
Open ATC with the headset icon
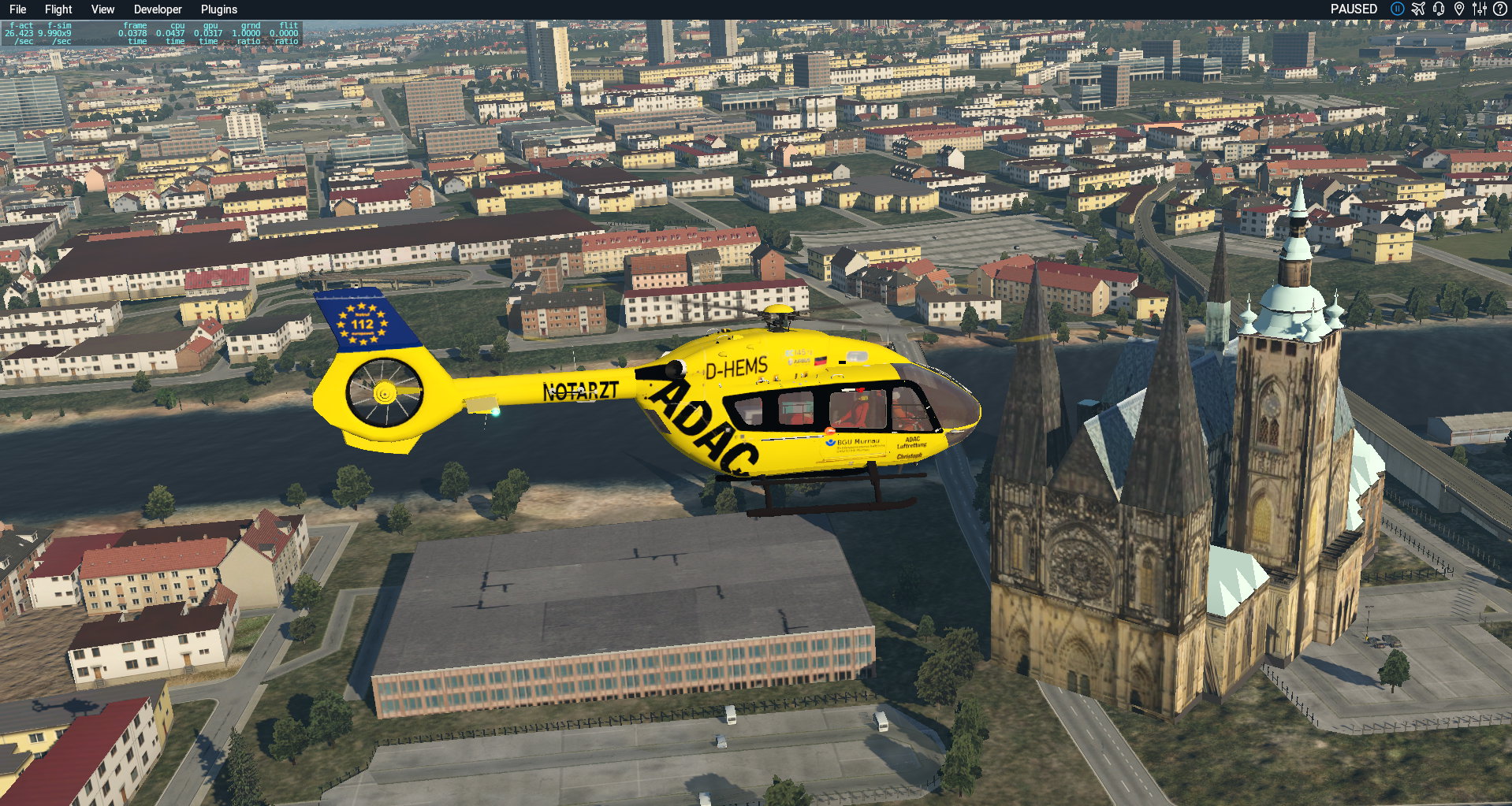pyautogui.click(x=1439, y=9)
